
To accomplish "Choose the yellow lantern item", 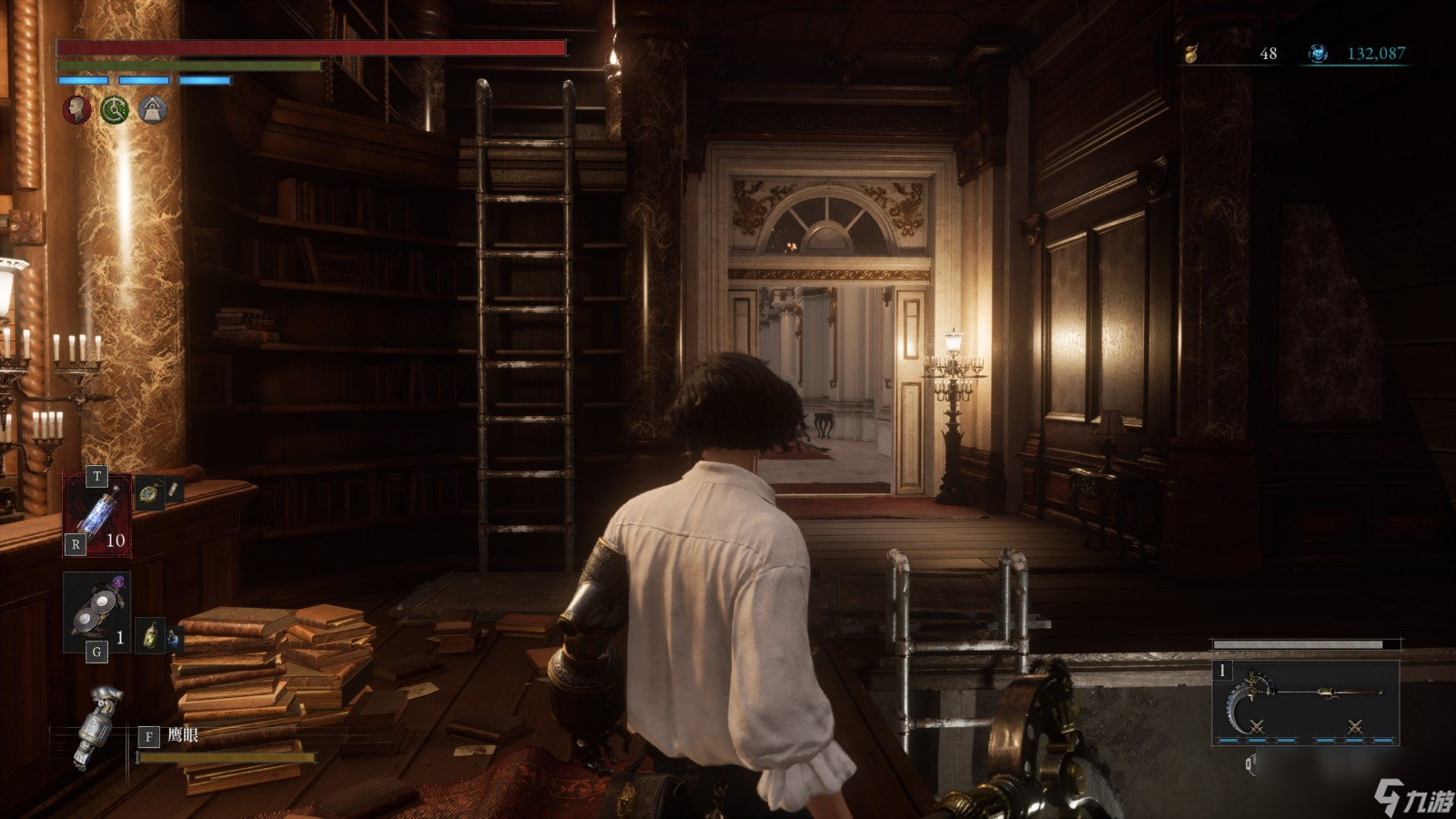I will [x=150, y=635].
